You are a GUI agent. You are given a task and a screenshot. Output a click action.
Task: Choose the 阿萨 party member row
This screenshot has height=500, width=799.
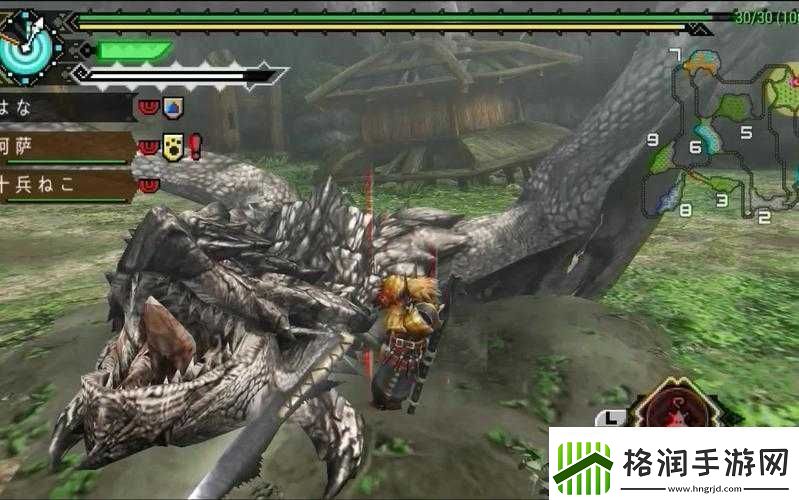coord(62,147)
